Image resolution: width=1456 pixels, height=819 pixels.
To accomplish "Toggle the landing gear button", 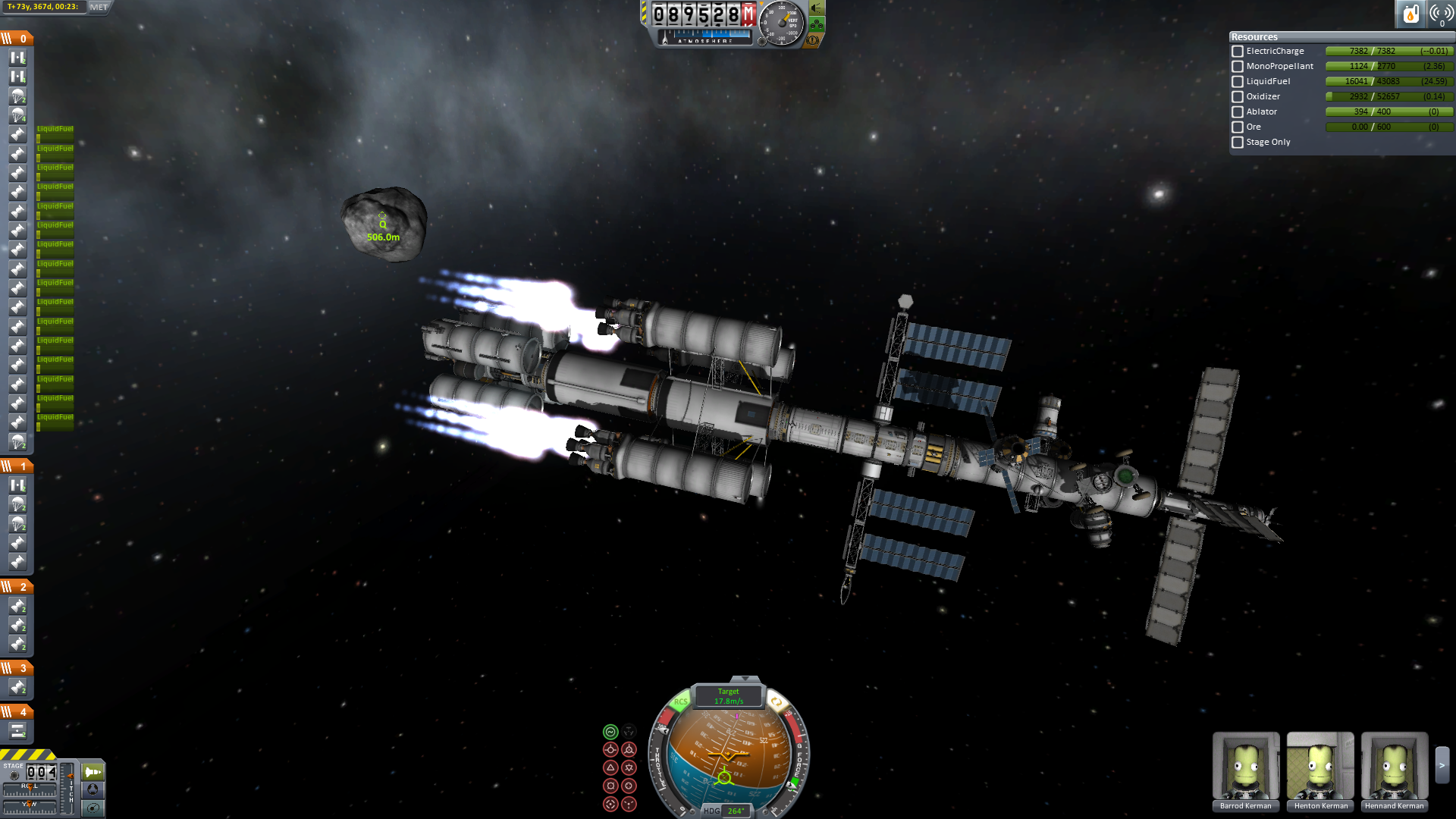I will pos(817,24).
